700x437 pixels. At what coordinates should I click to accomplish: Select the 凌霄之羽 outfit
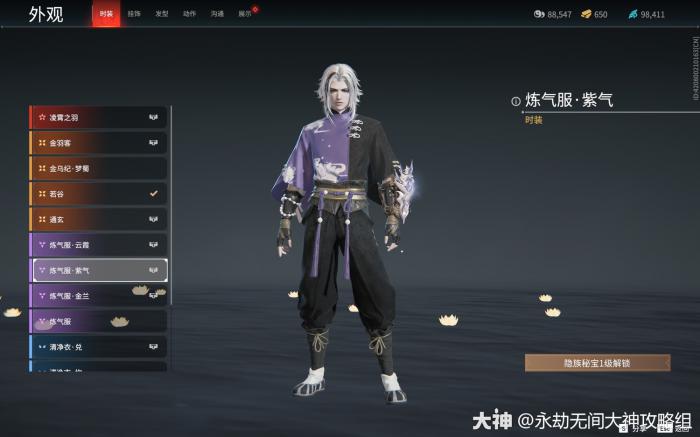pyautogui.click(x=98, y=117)
